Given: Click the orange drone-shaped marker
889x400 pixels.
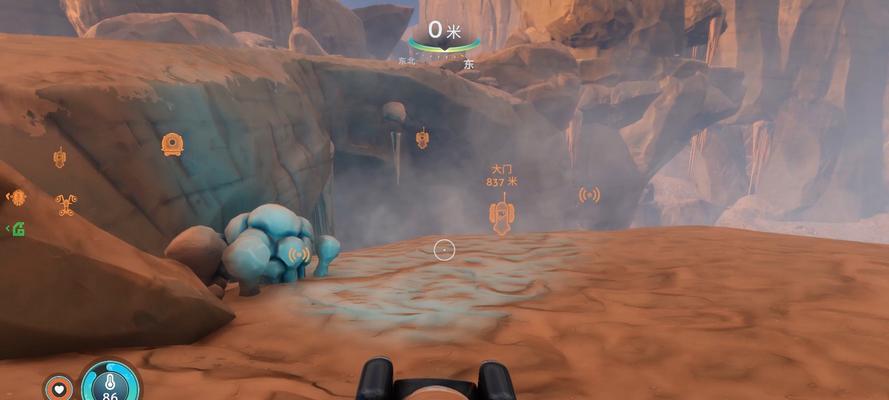Looking at the screenshot, I should point(68,205).
